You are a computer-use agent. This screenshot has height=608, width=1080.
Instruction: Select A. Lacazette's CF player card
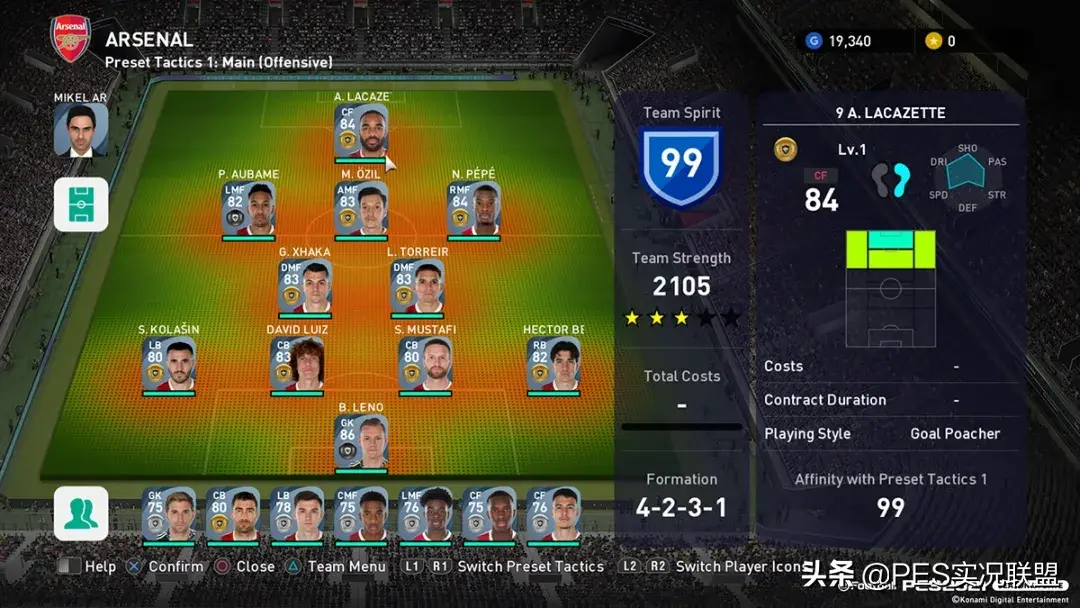coord(361,132)
